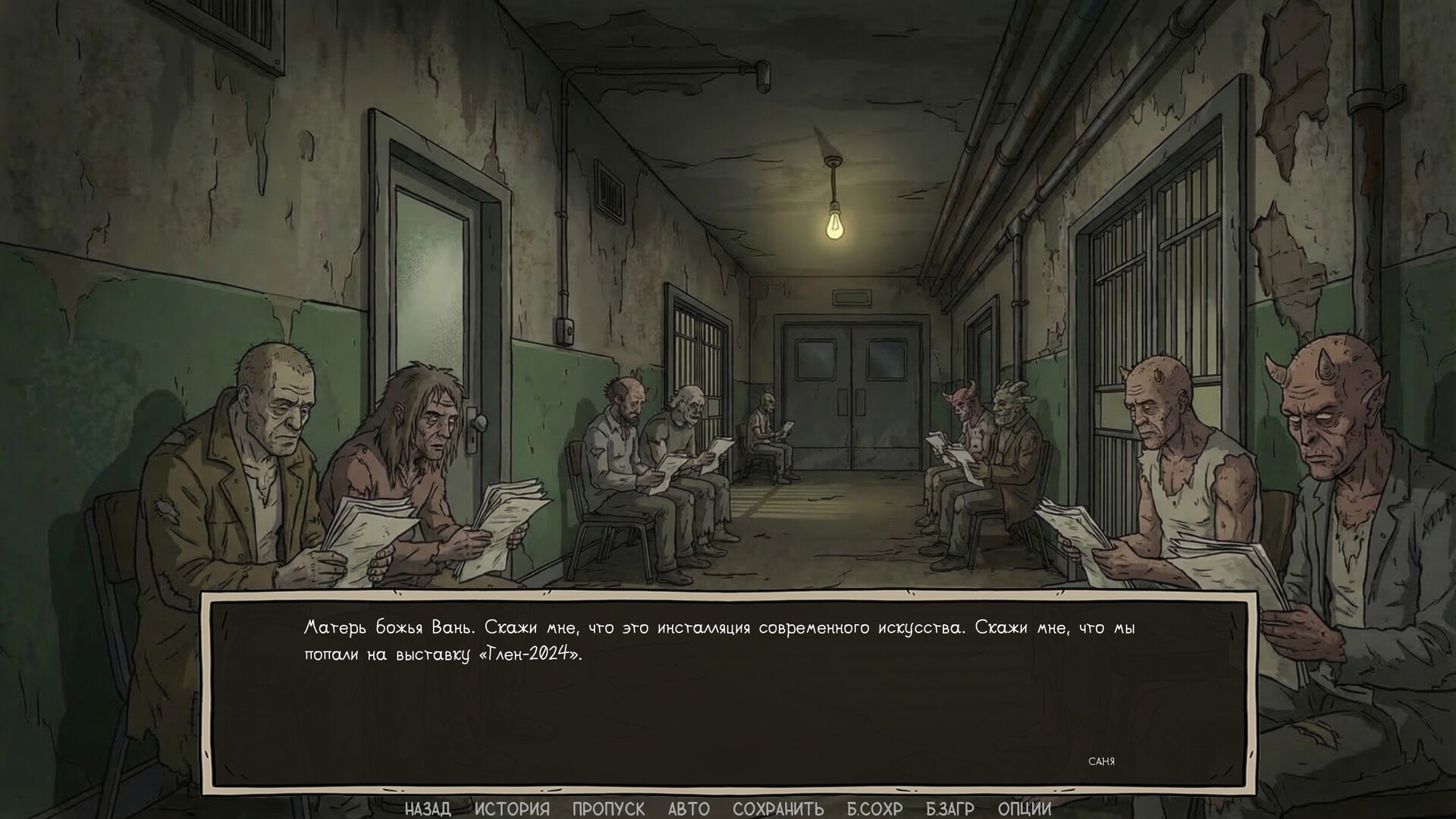Perform a quick save with Б.СОХР
Viewport: 1456px width, 819px height.
[x=874, y=808]
